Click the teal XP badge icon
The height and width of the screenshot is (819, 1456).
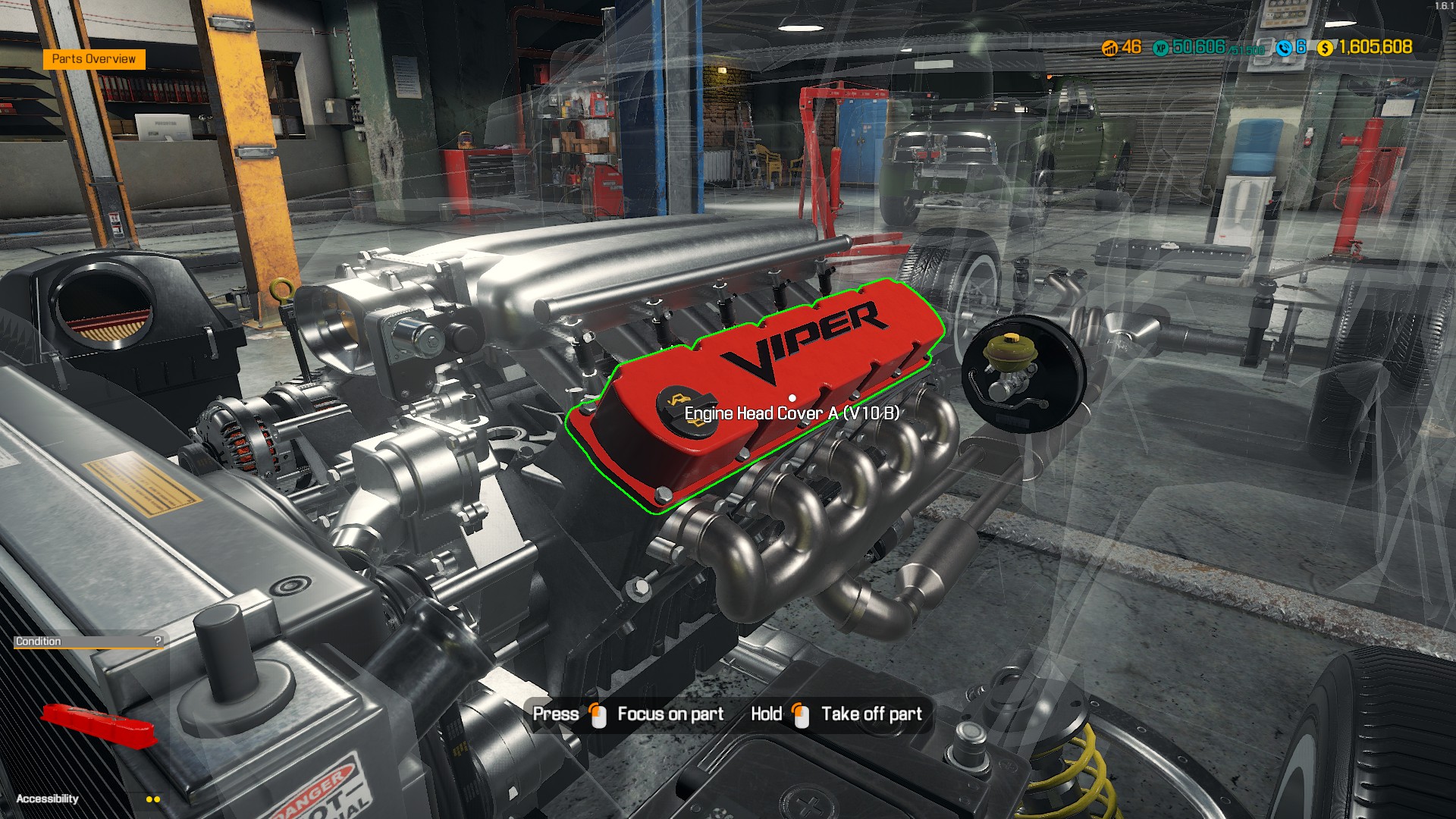(1161, 49)
